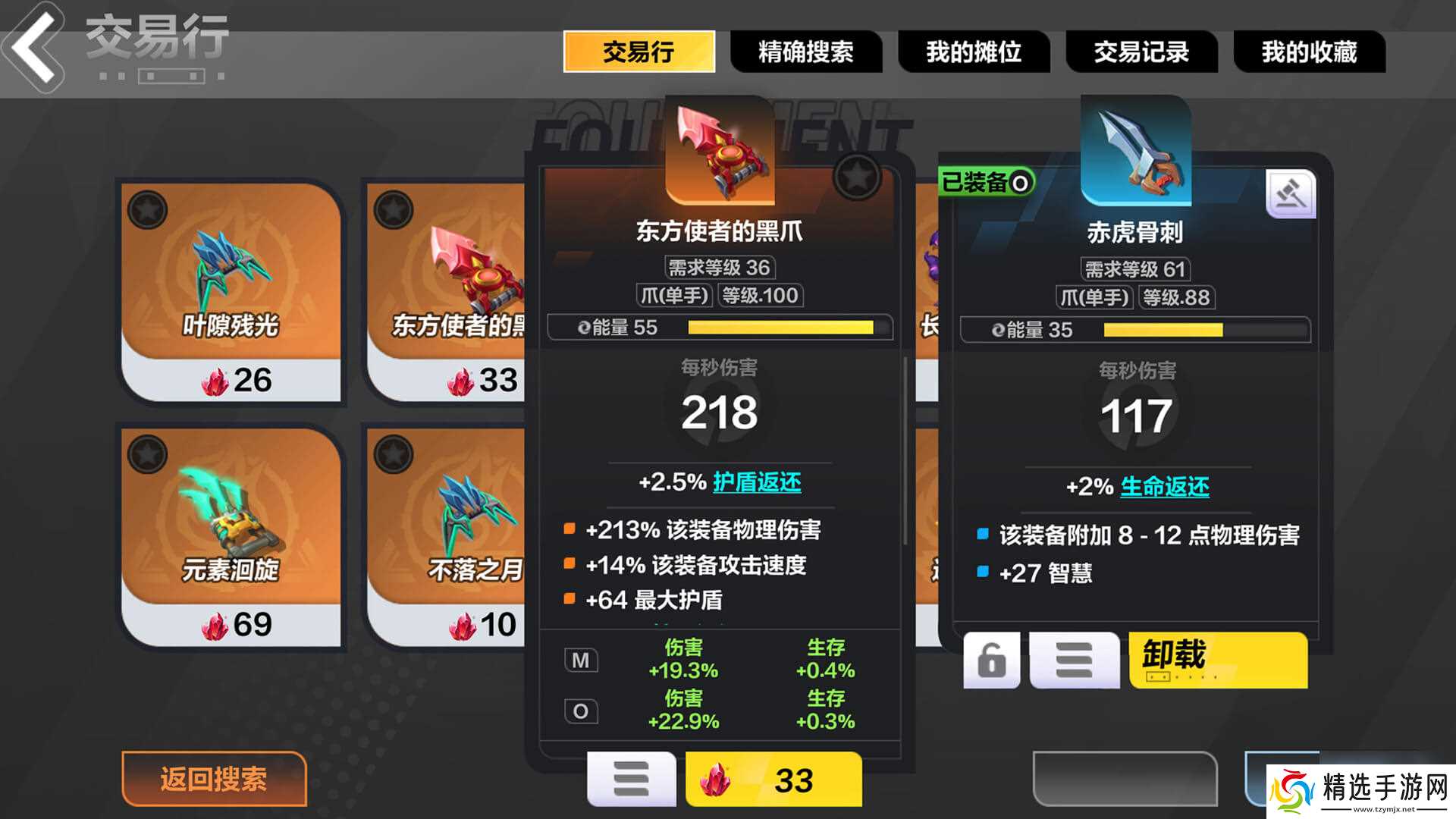Image resolution: width=1456 pixels, height=819 pixels.
Task: Switch to the 精确搜索 tab
Action: (x=806, y=52)
